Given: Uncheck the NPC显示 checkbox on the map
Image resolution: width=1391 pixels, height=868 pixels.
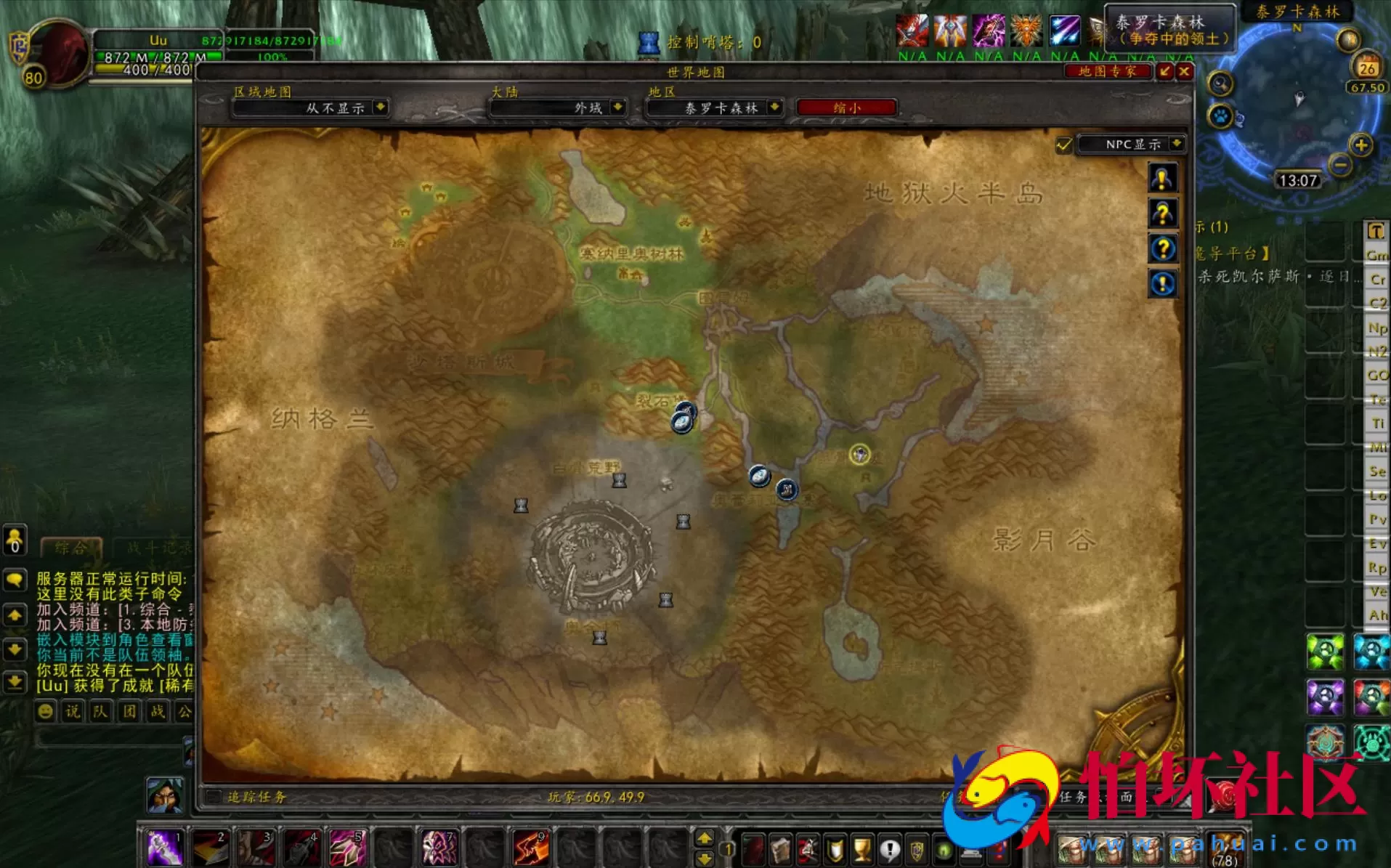Looking at the screenshot, I should coord(1063,145).
